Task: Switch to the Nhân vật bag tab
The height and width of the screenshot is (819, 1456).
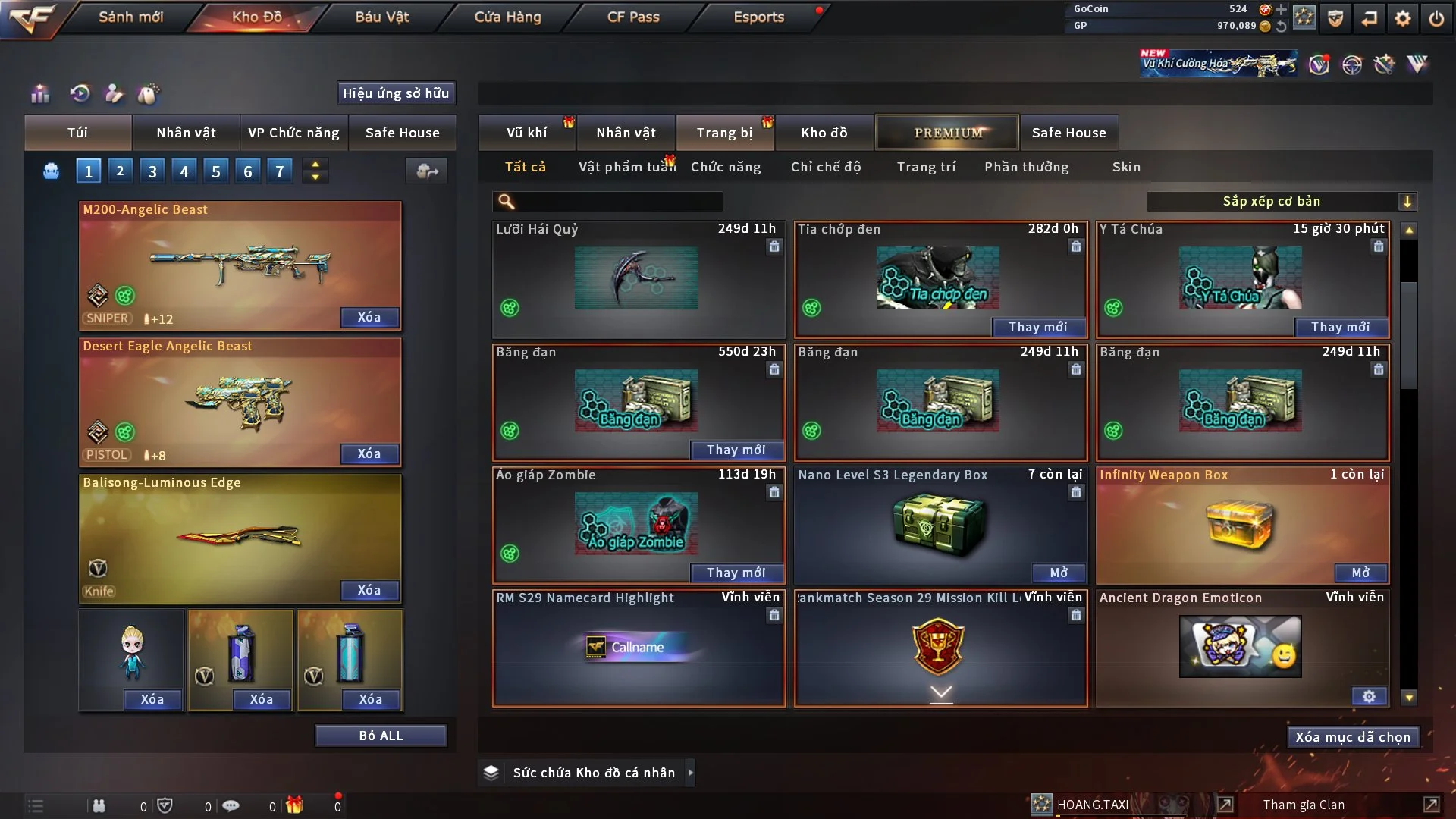Action: (x=186, y=133)
